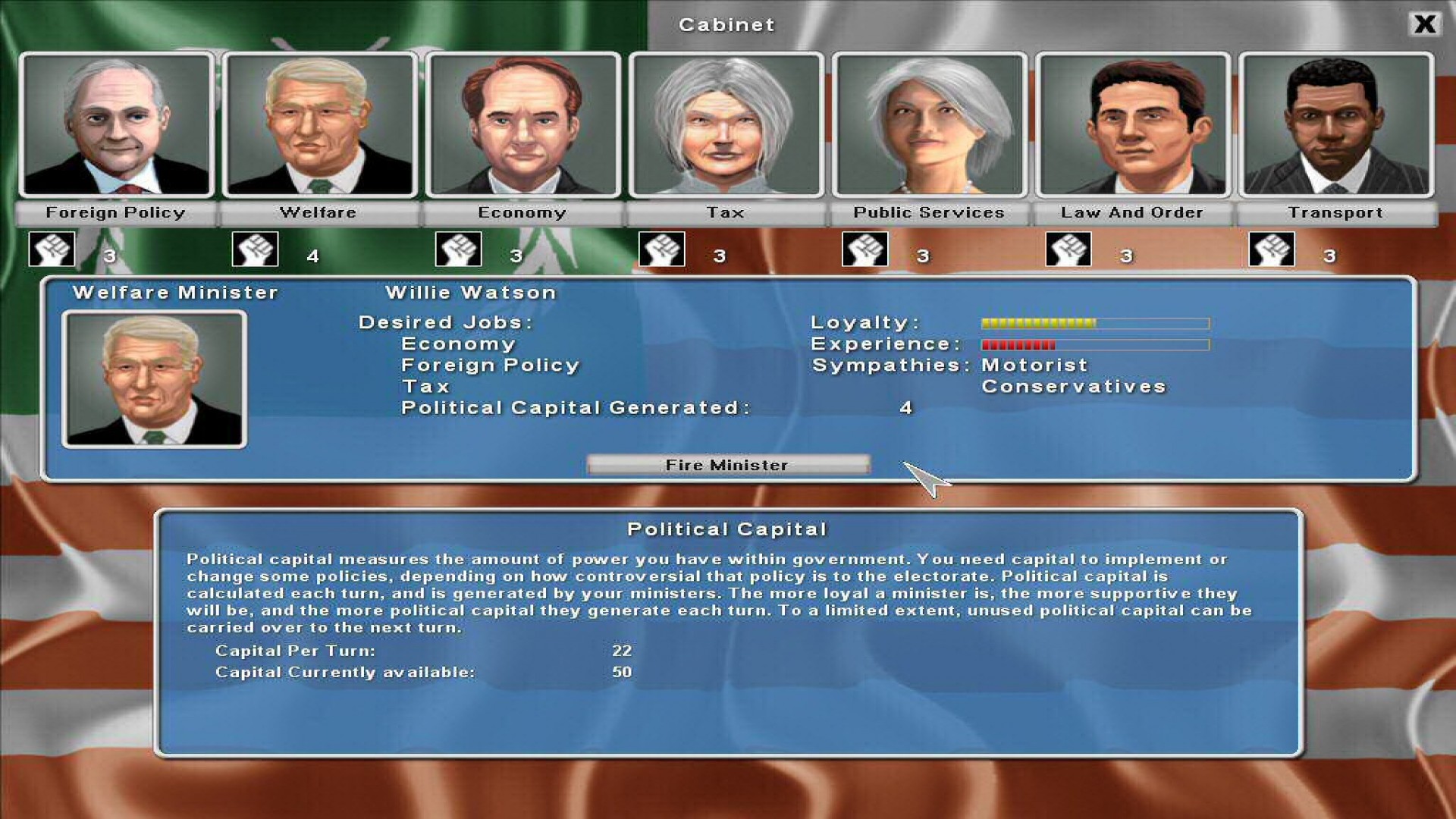Select the Tax minister portrait
1456x819 pixels.
(x=726, y=125)
